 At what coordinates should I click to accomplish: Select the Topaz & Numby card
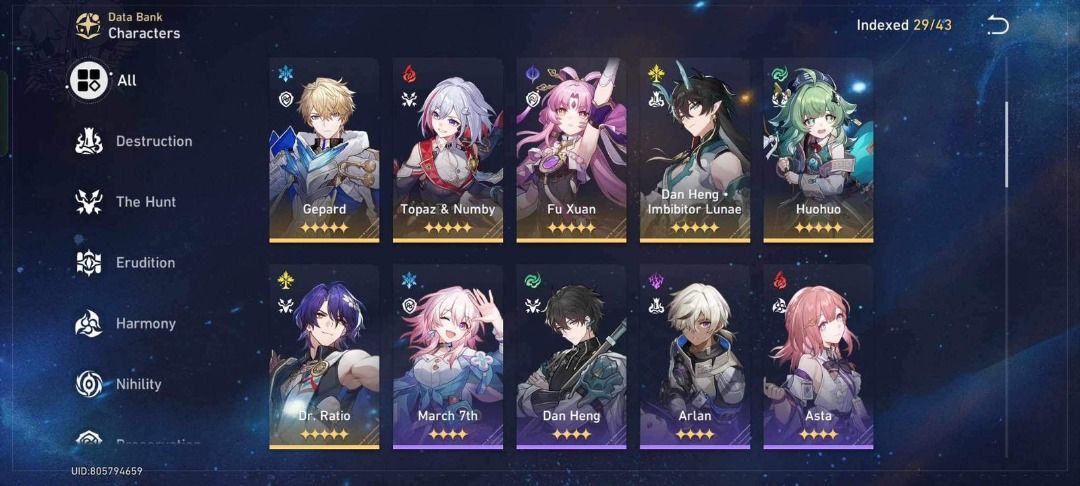click(x=448, y=149)
